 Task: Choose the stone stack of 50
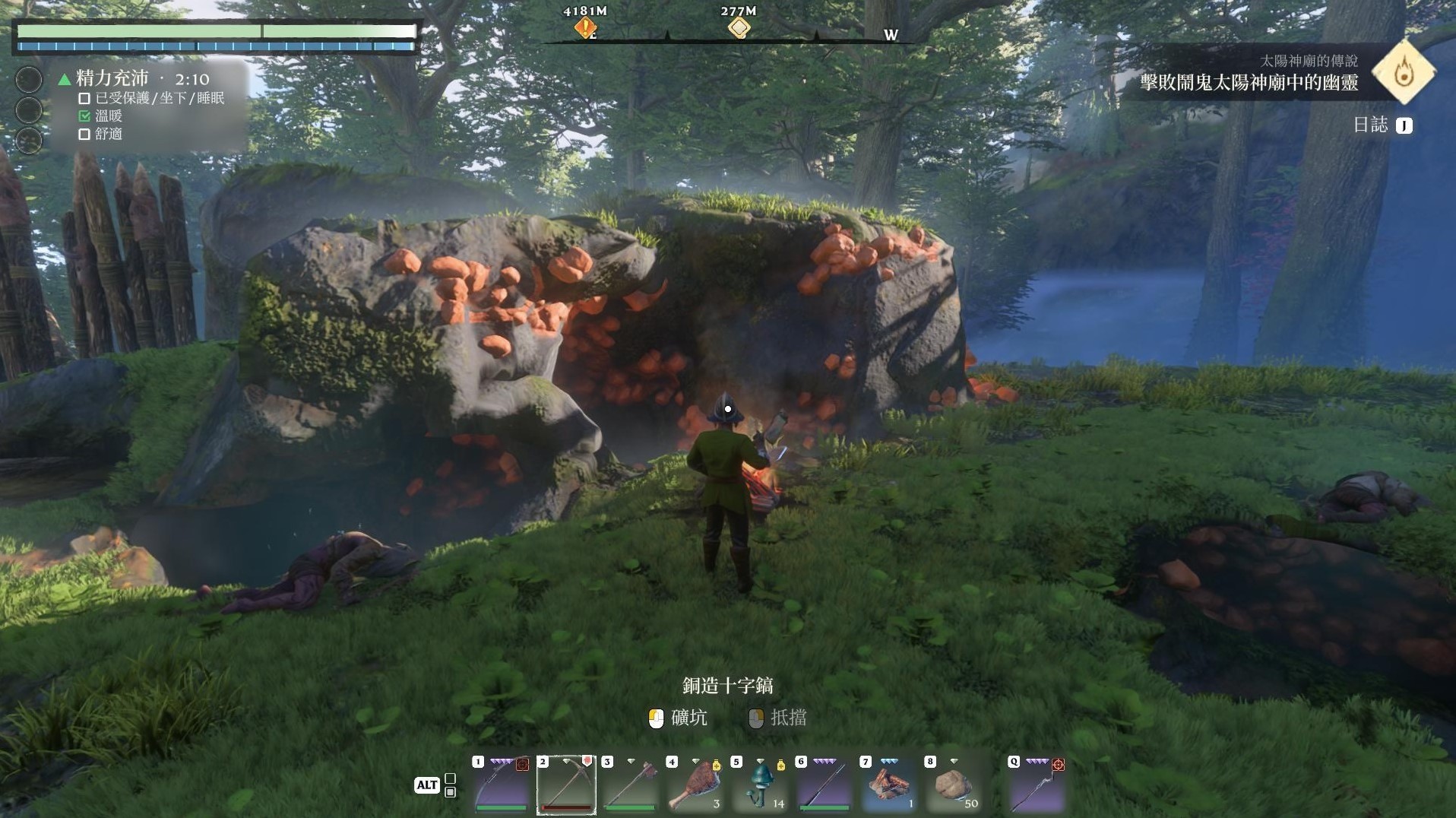[x=953, y=785]
